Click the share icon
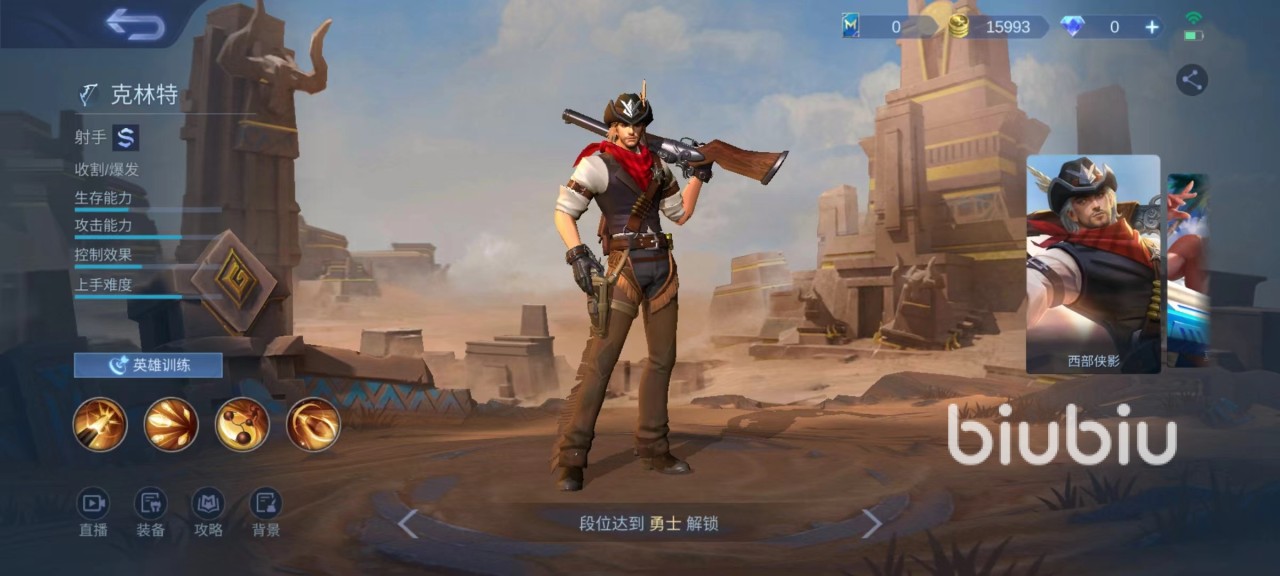 click(x=1191, y=80)
